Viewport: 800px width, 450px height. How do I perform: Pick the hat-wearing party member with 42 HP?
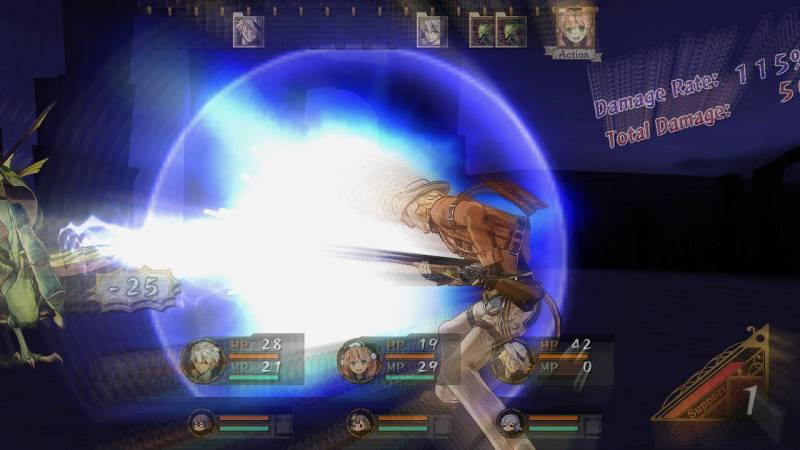[x=513, y=359]
